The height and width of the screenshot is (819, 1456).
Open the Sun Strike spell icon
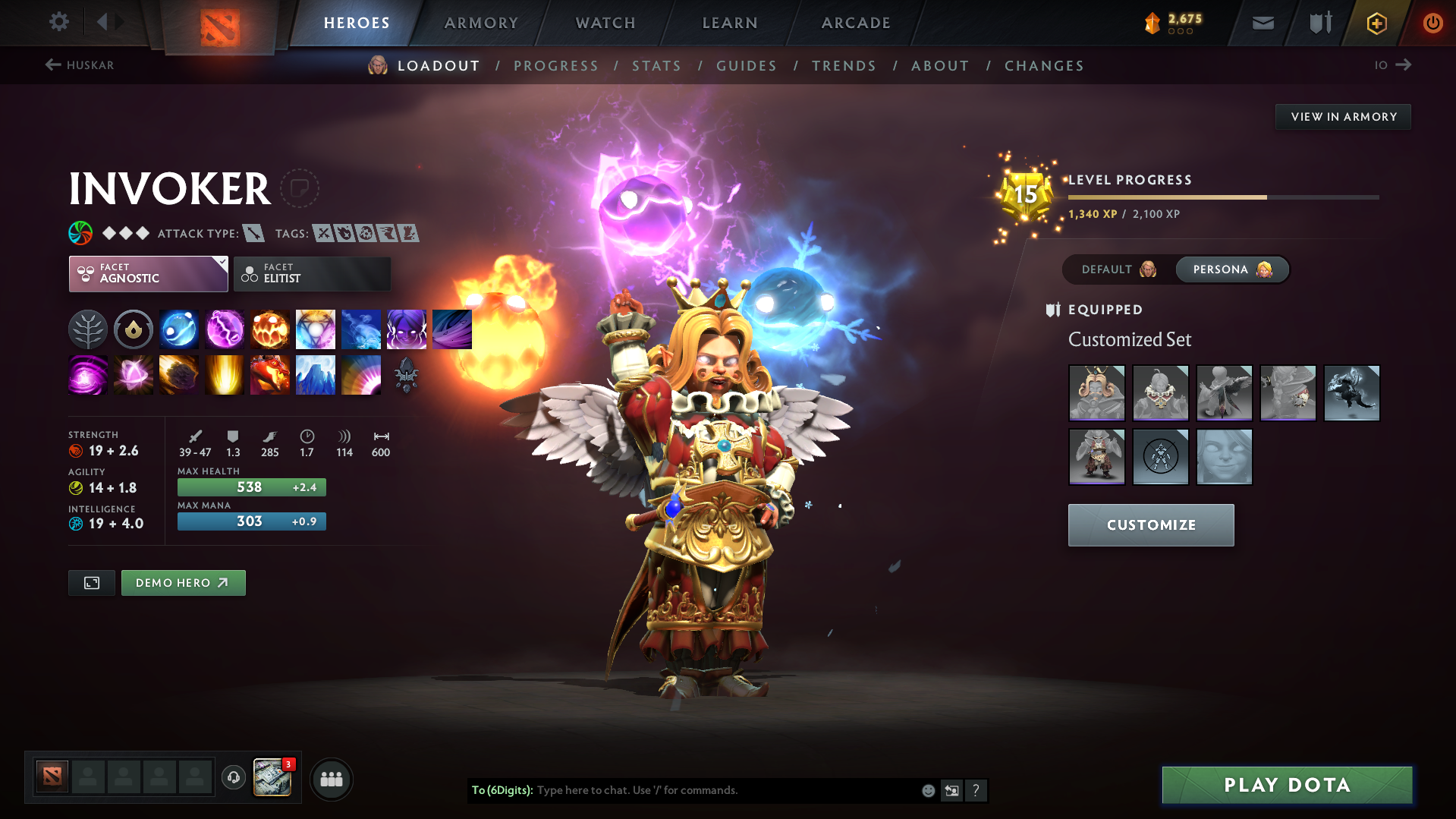(225, 374)
